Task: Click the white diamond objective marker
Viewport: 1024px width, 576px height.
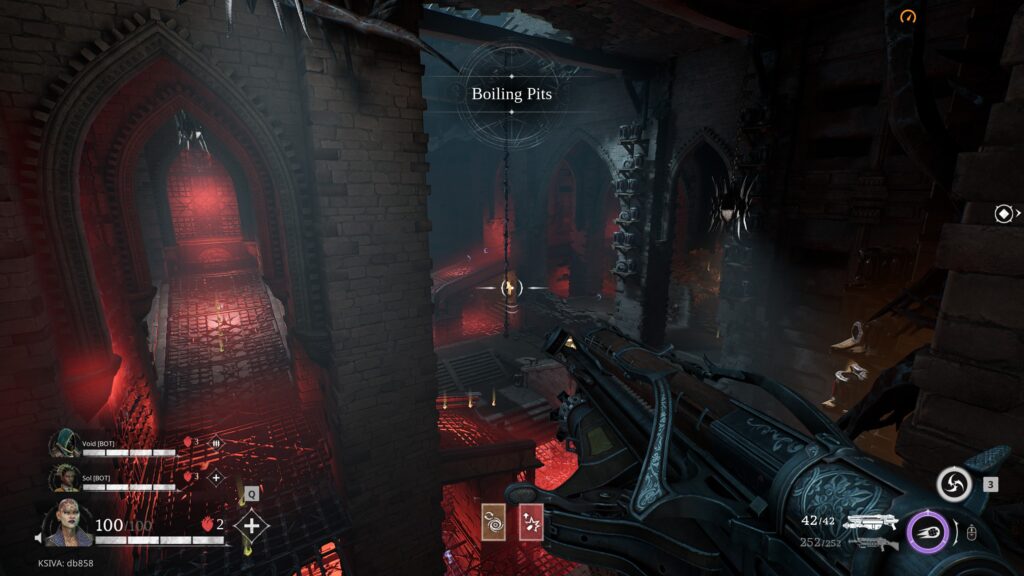Action: coord(1004,213)
